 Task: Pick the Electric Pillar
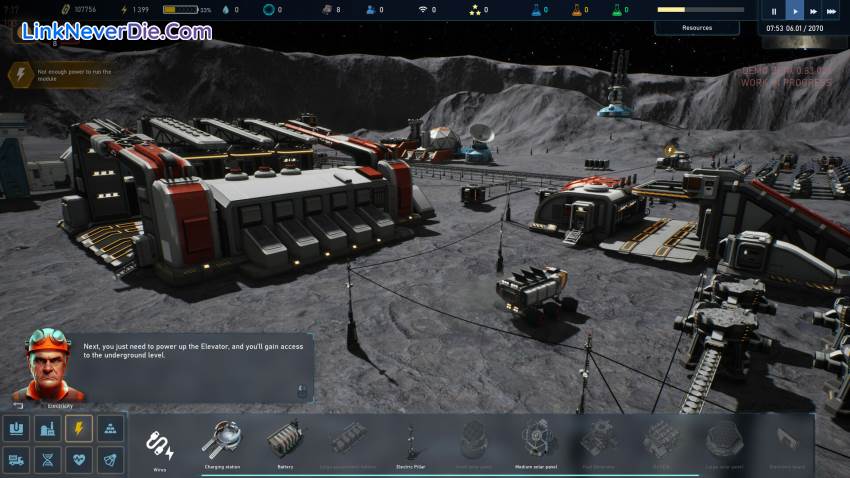click(x=411, y=441)
